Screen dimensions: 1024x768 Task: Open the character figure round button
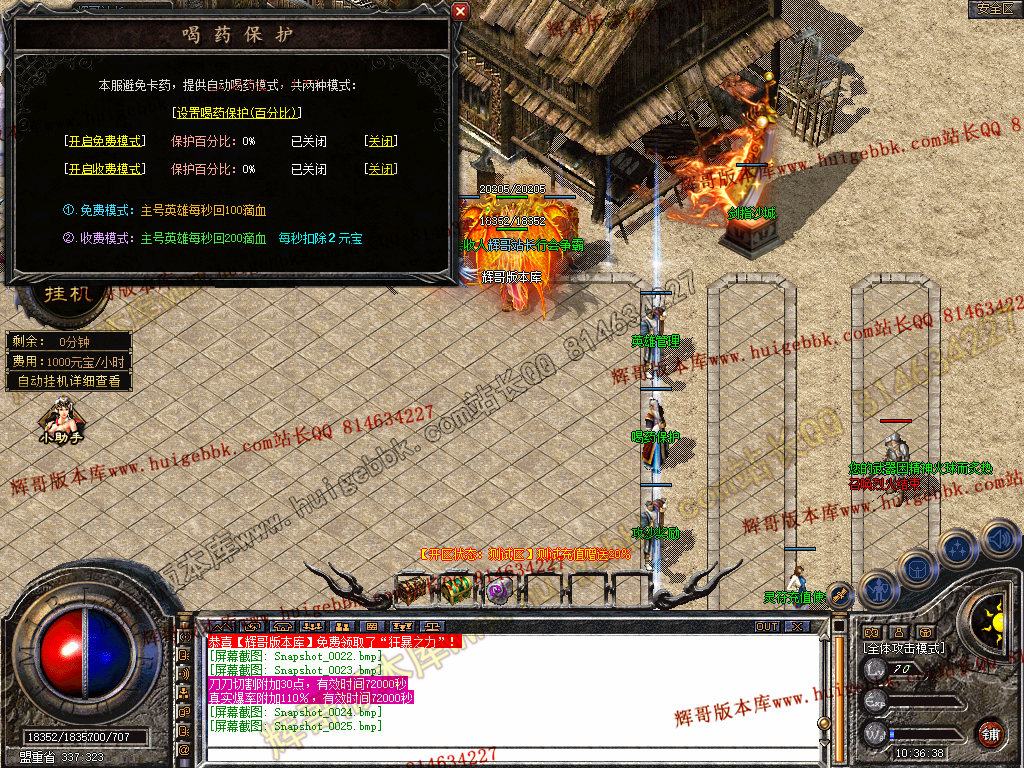coord(878,589)
